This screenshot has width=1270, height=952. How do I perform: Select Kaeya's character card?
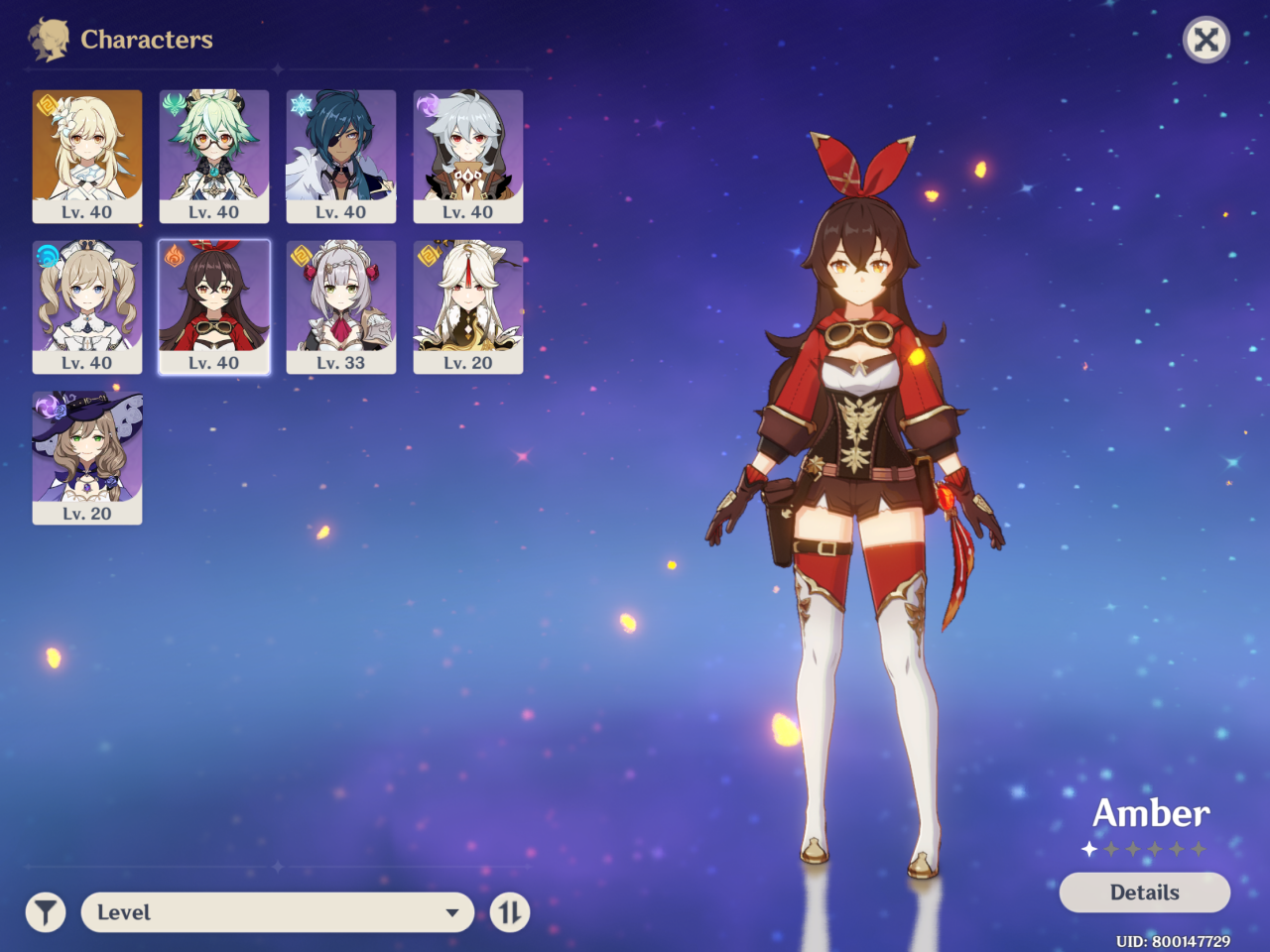pyautogui.click(x=341, y=156)
